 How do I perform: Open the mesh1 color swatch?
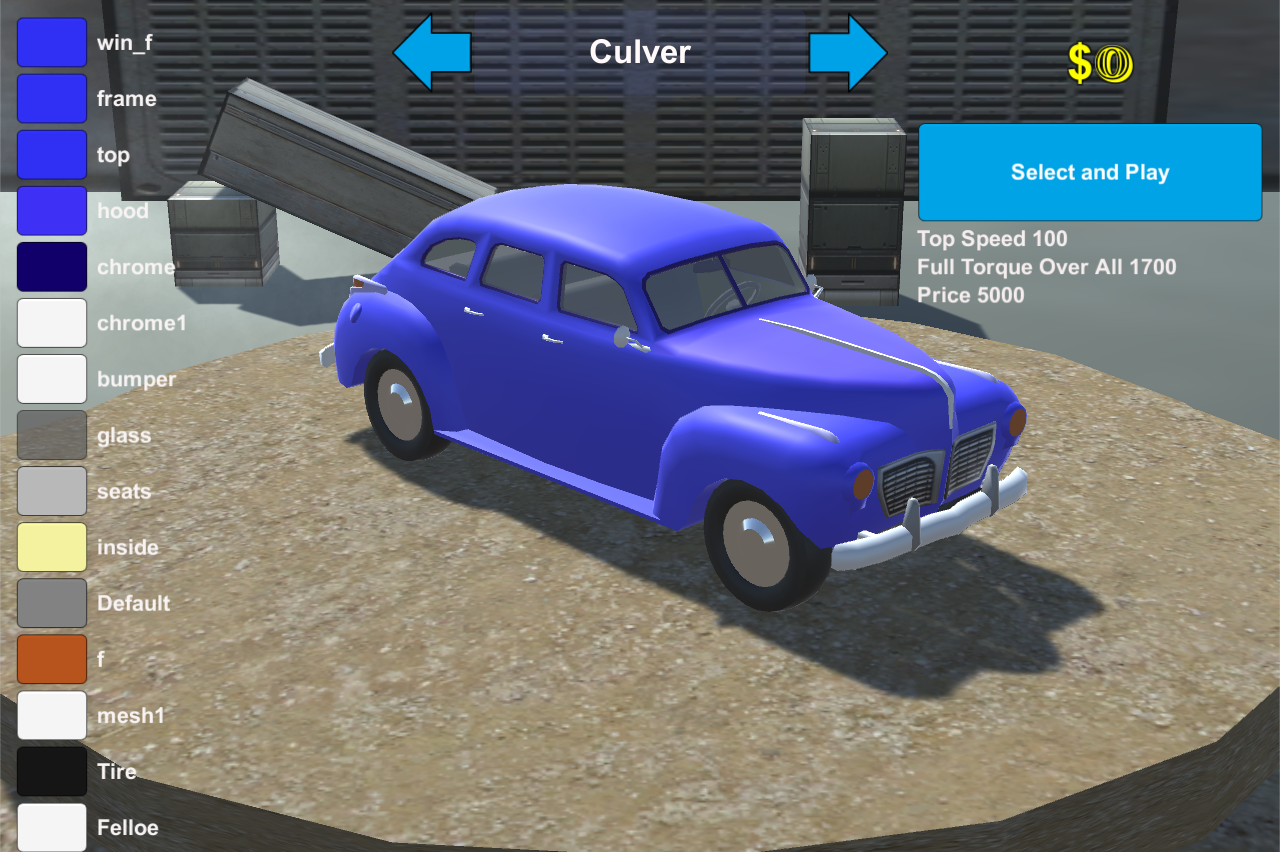click(x=52, y=715)
